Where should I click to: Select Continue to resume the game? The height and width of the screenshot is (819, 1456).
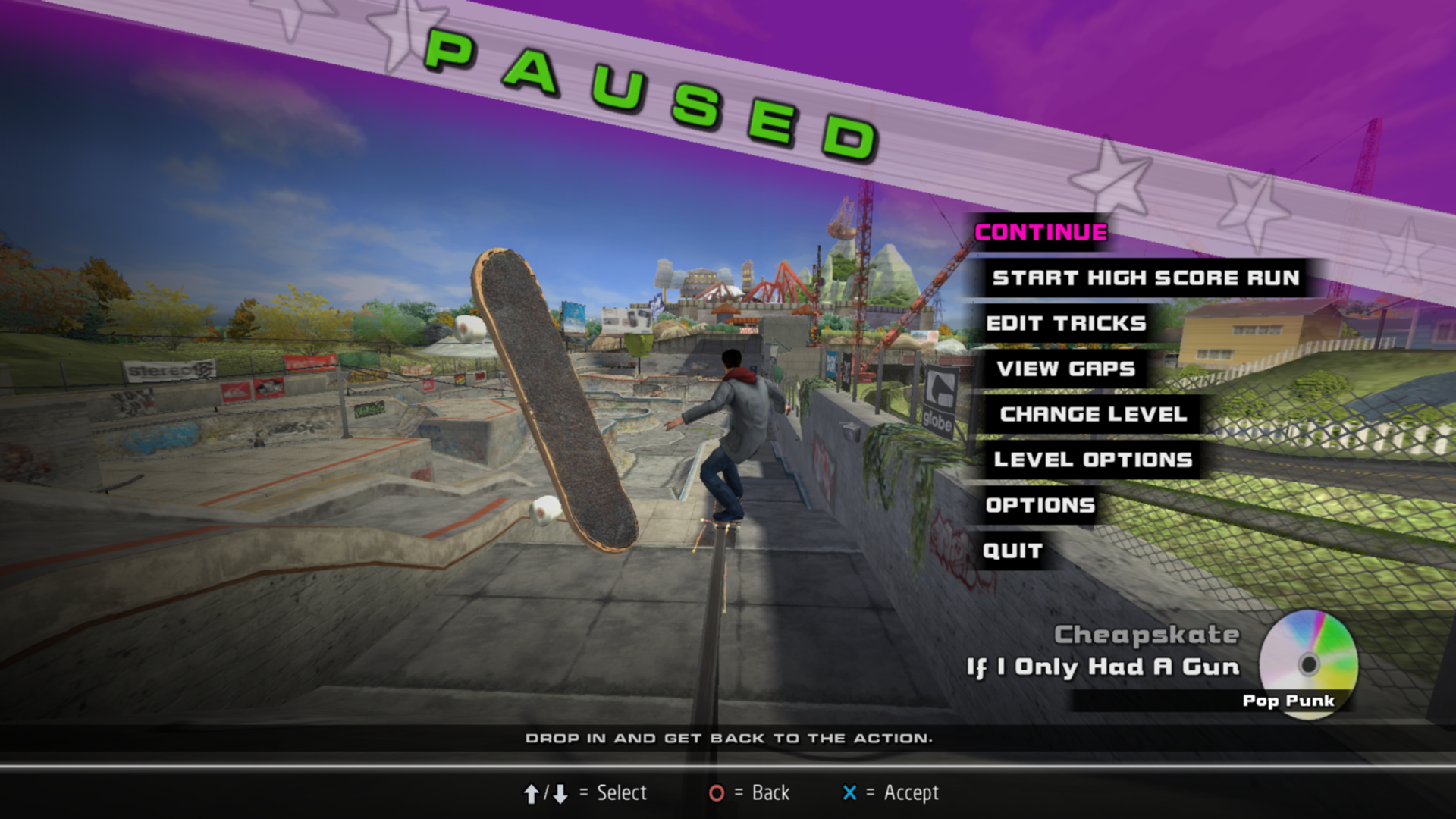point(1040,232)
